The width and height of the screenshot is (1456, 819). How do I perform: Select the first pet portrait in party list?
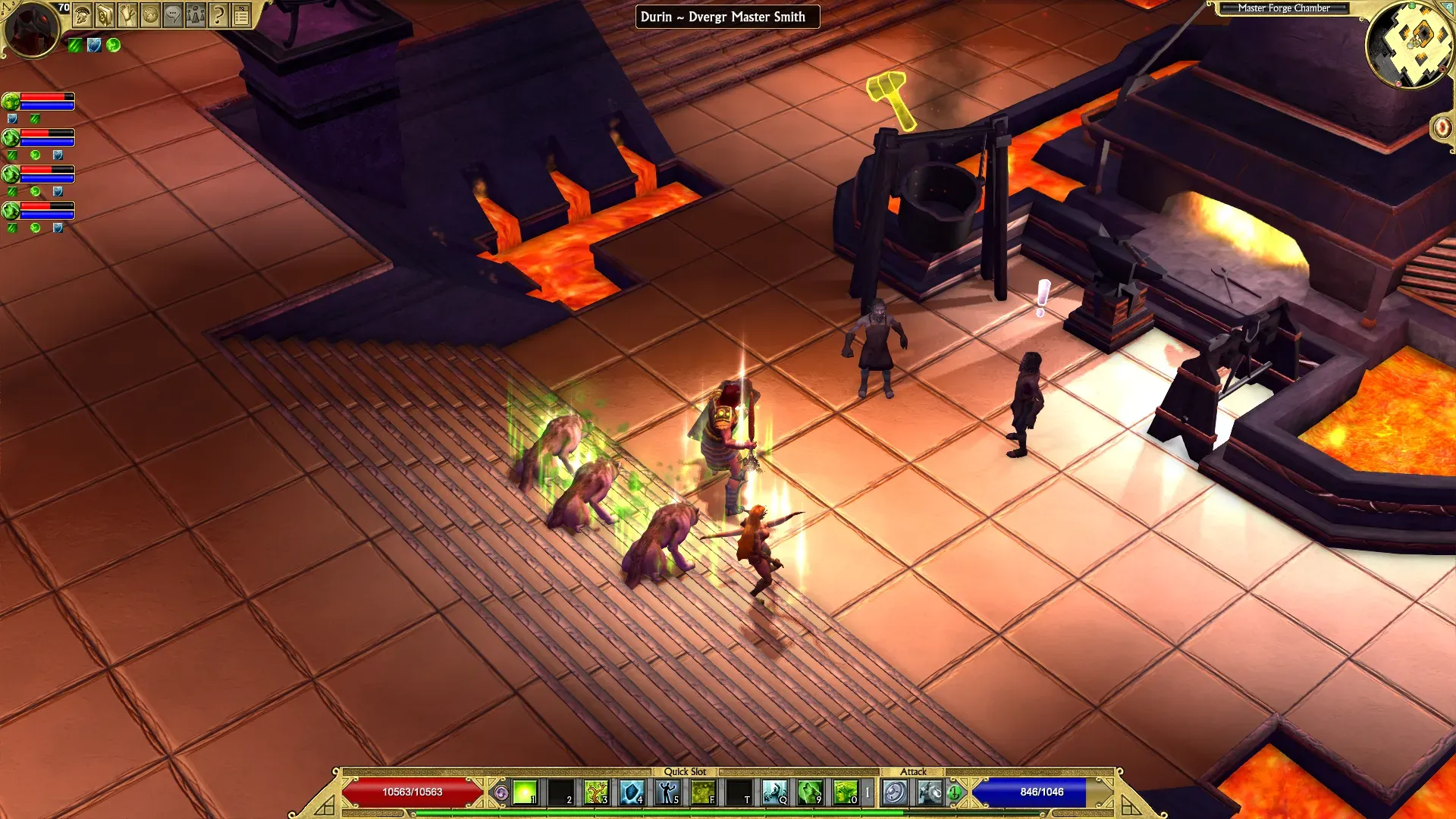[x=11, y=101]
